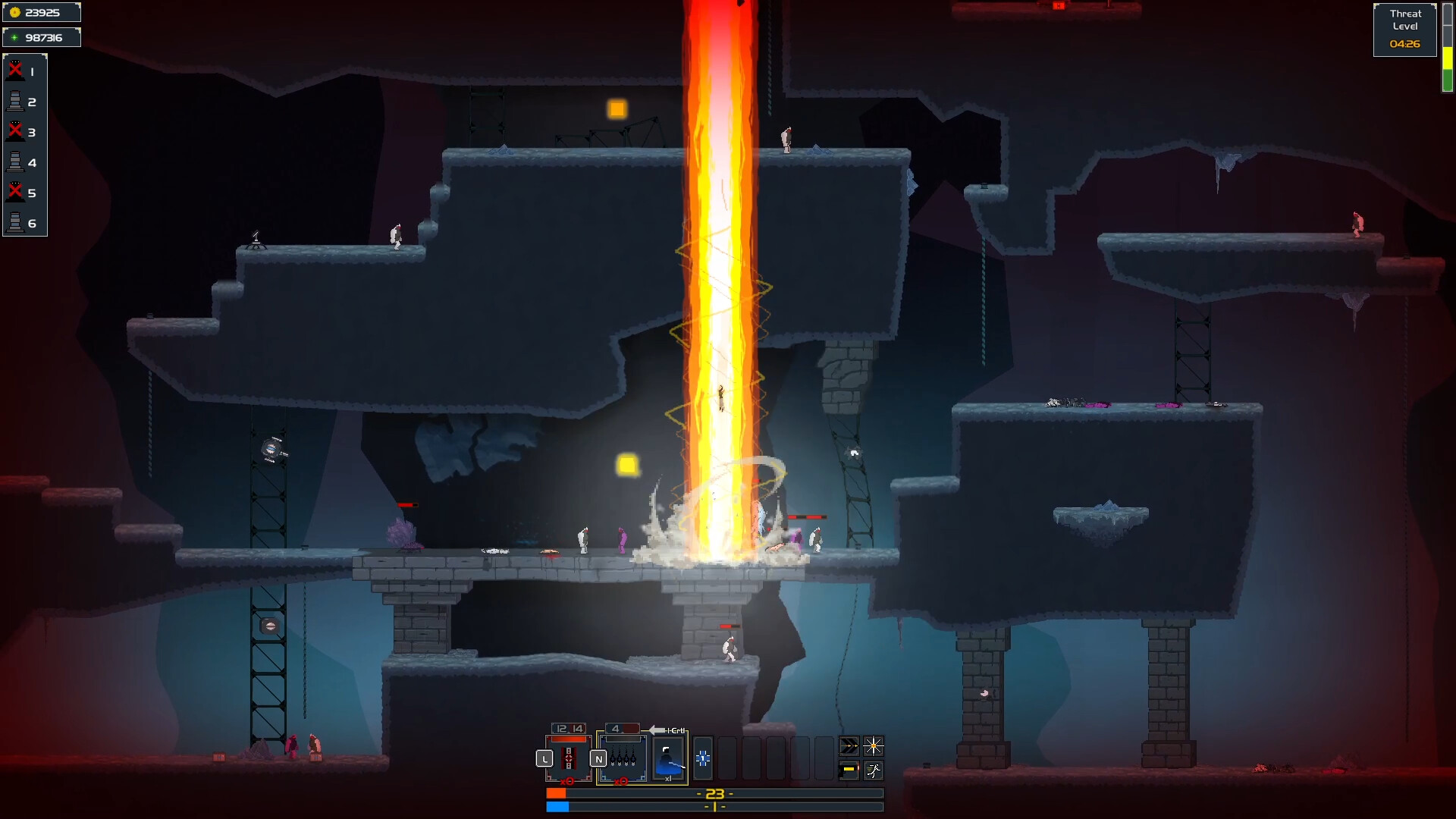Activate the x1 cloak consumable item
1456x819 pixels.
point(668,757)
